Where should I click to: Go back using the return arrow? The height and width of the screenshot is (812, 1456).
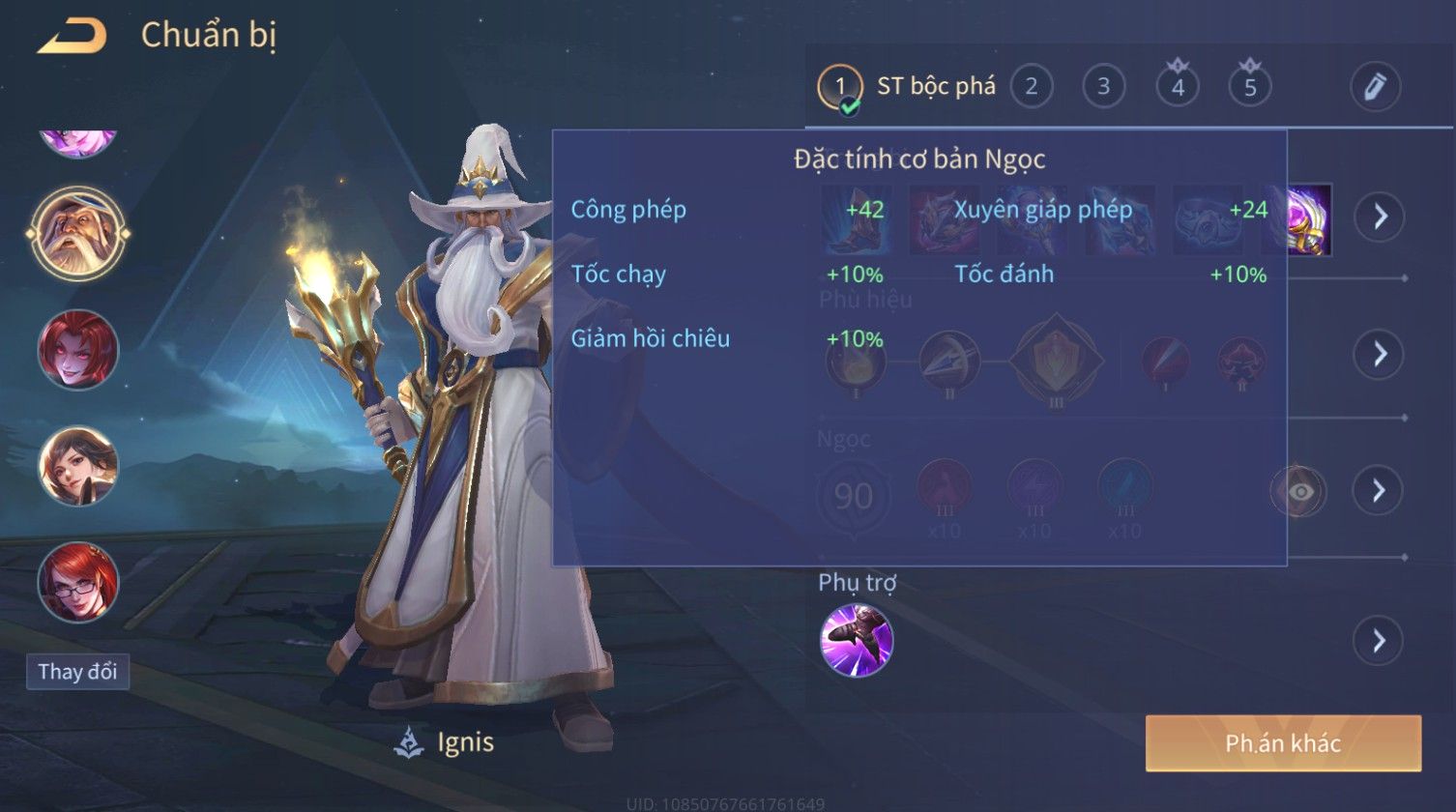pos(72,37)
